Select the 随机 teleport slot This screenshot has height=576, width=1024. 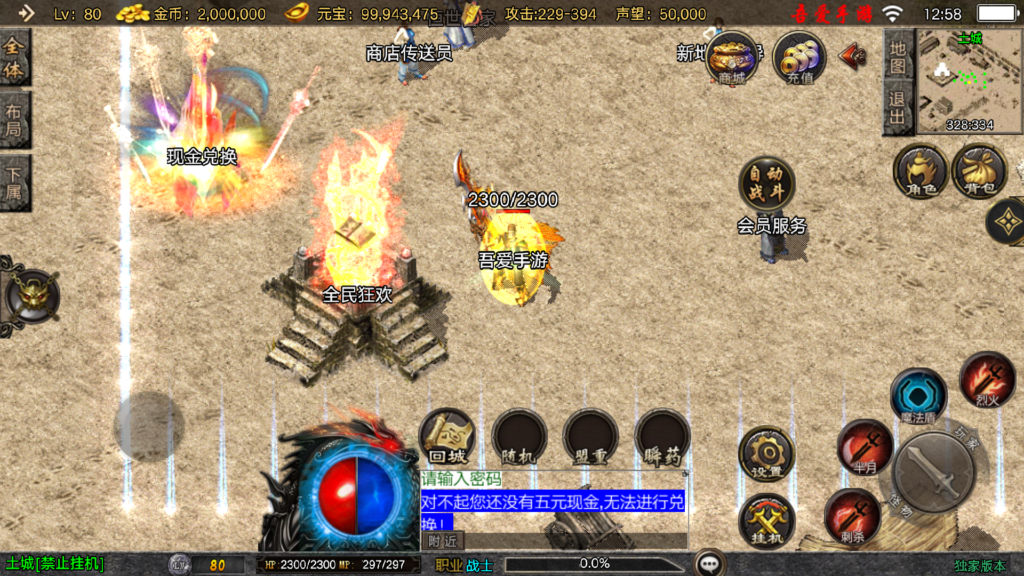[x=519, y=437]
